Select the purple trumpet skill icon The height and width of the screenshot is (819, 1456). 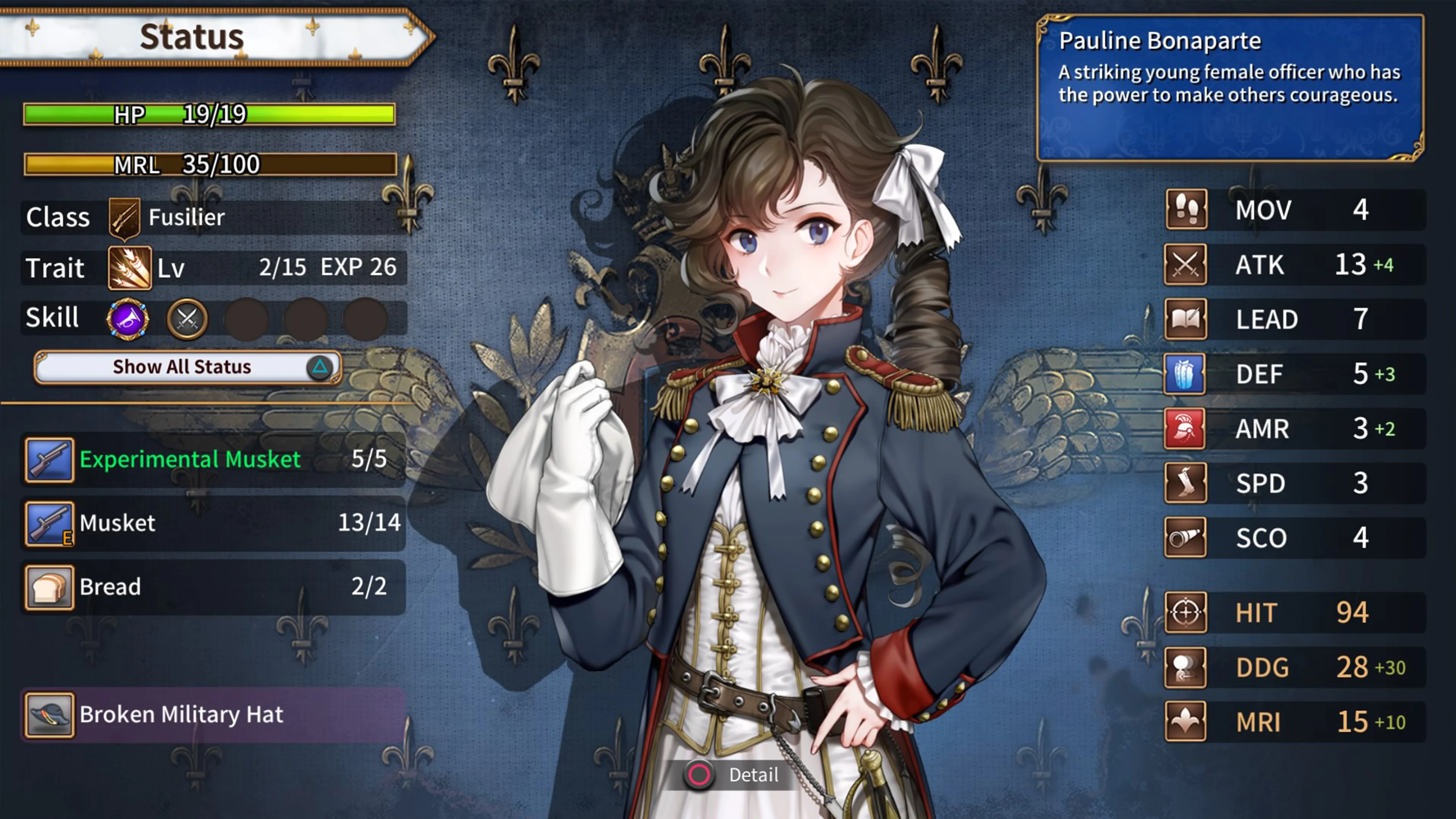(128, 319)
